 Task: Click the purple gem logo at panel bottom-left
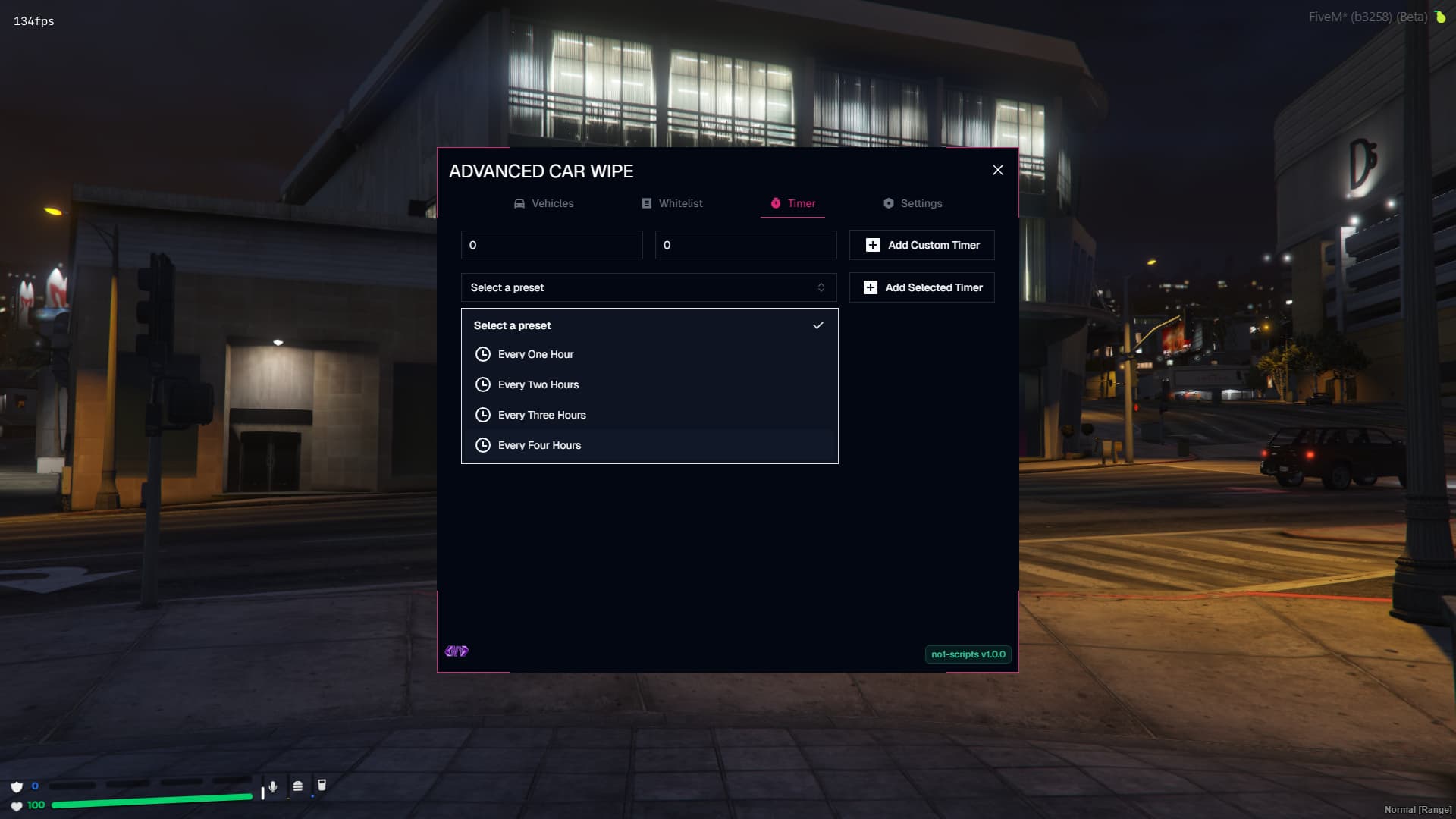pyautogui.click(x=457, y=651)
